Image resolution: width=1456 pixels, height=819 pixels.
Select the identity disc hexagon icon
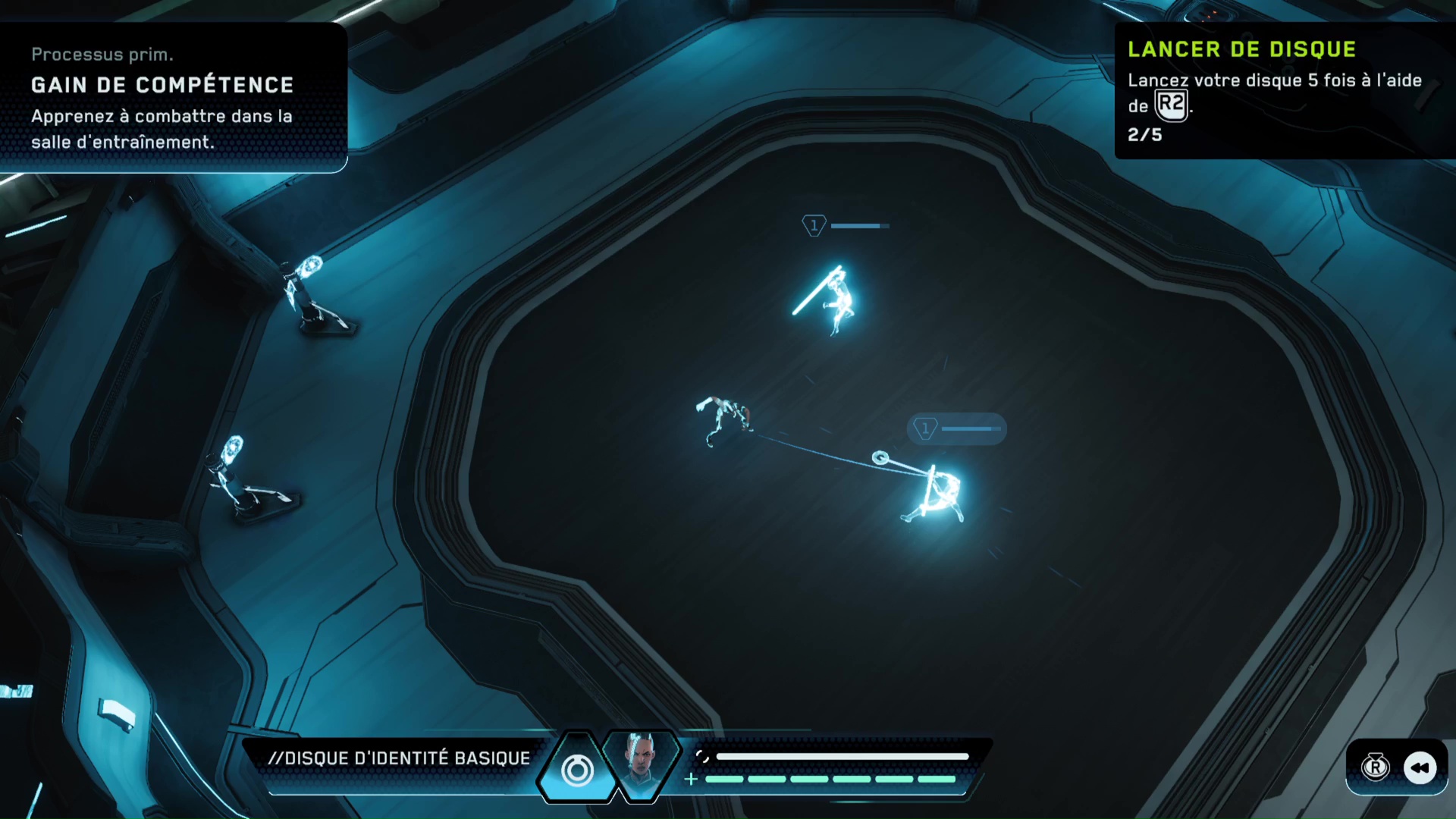[578, 770]
